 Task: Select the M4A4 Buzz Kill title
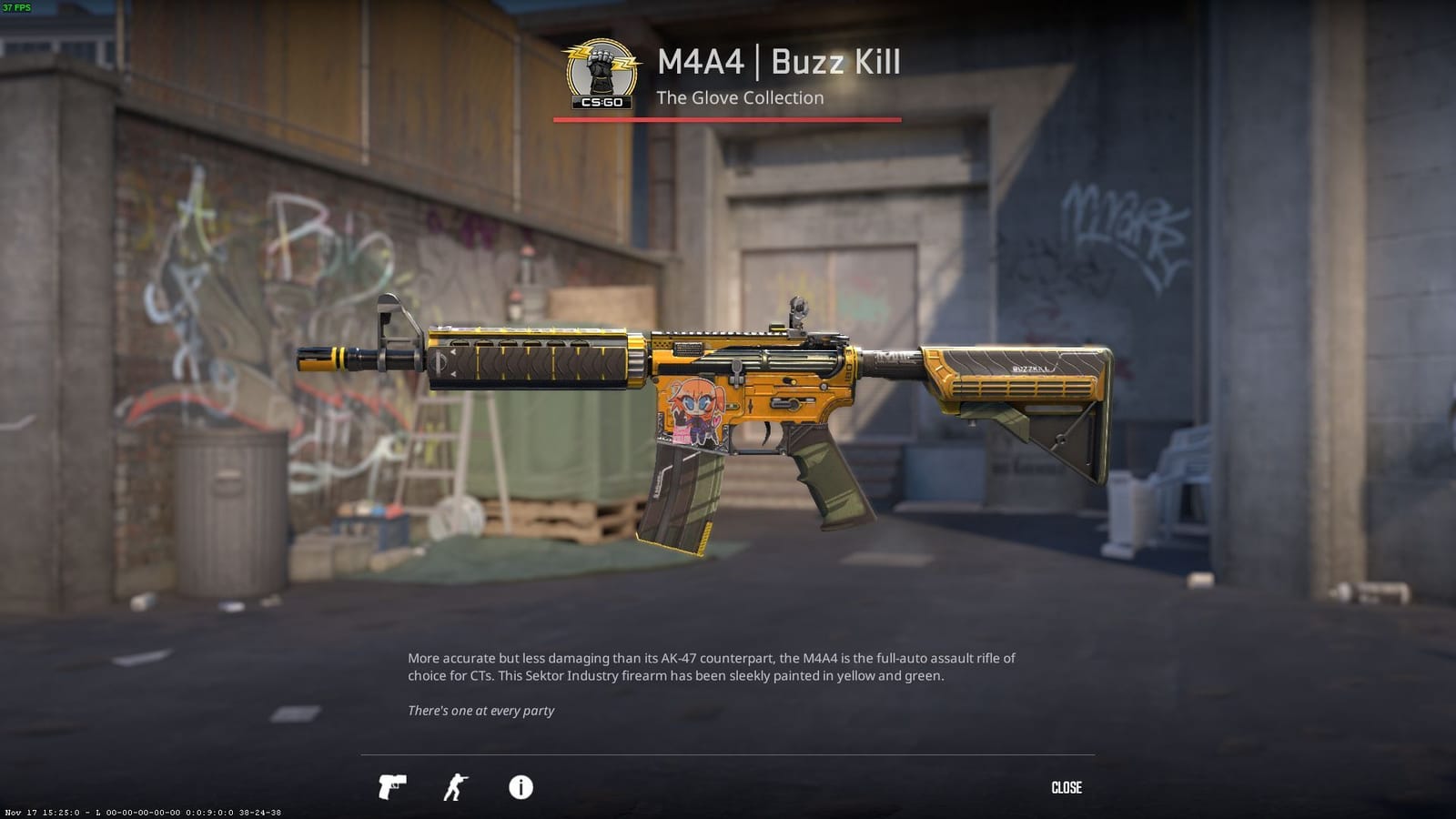(x=778, y=63)
